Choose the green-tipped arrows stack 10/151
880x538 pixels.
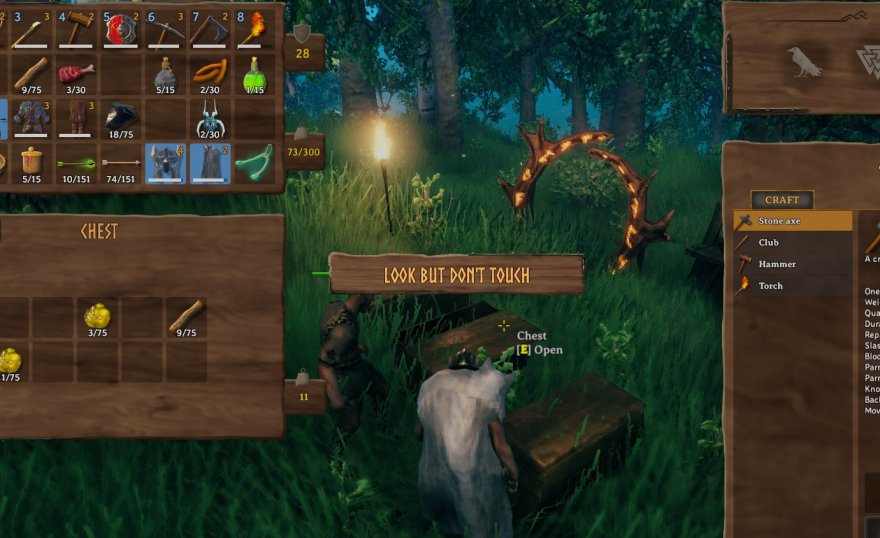point(76,163)
